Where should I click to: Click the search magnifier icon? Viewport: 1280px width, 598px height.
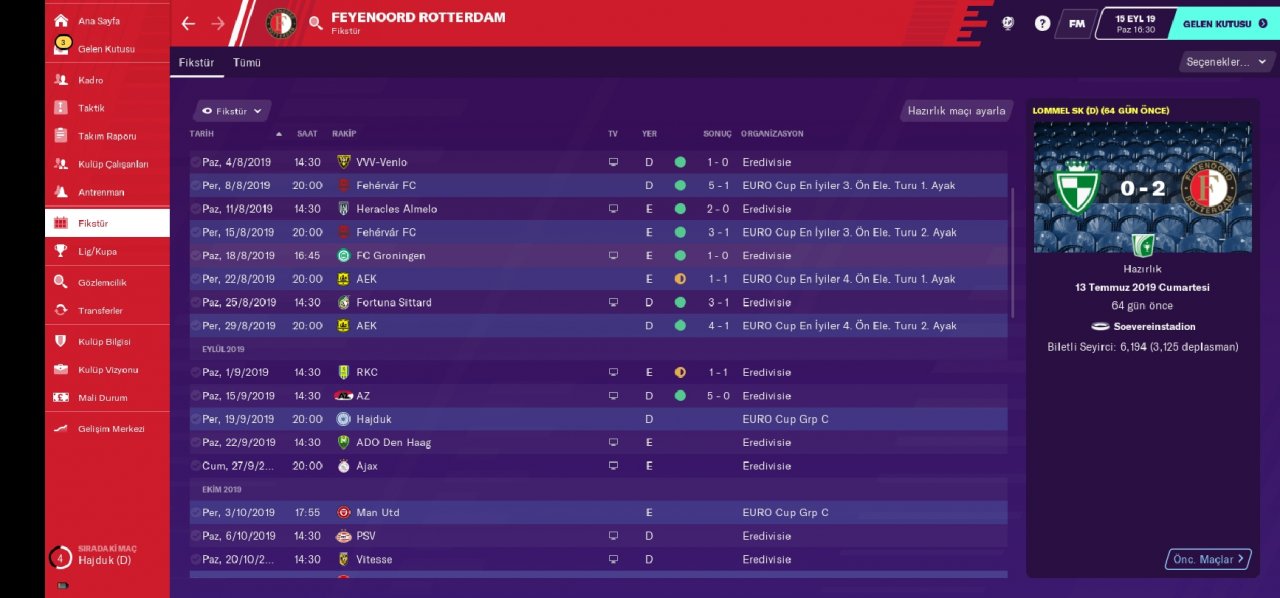[315, 23]
